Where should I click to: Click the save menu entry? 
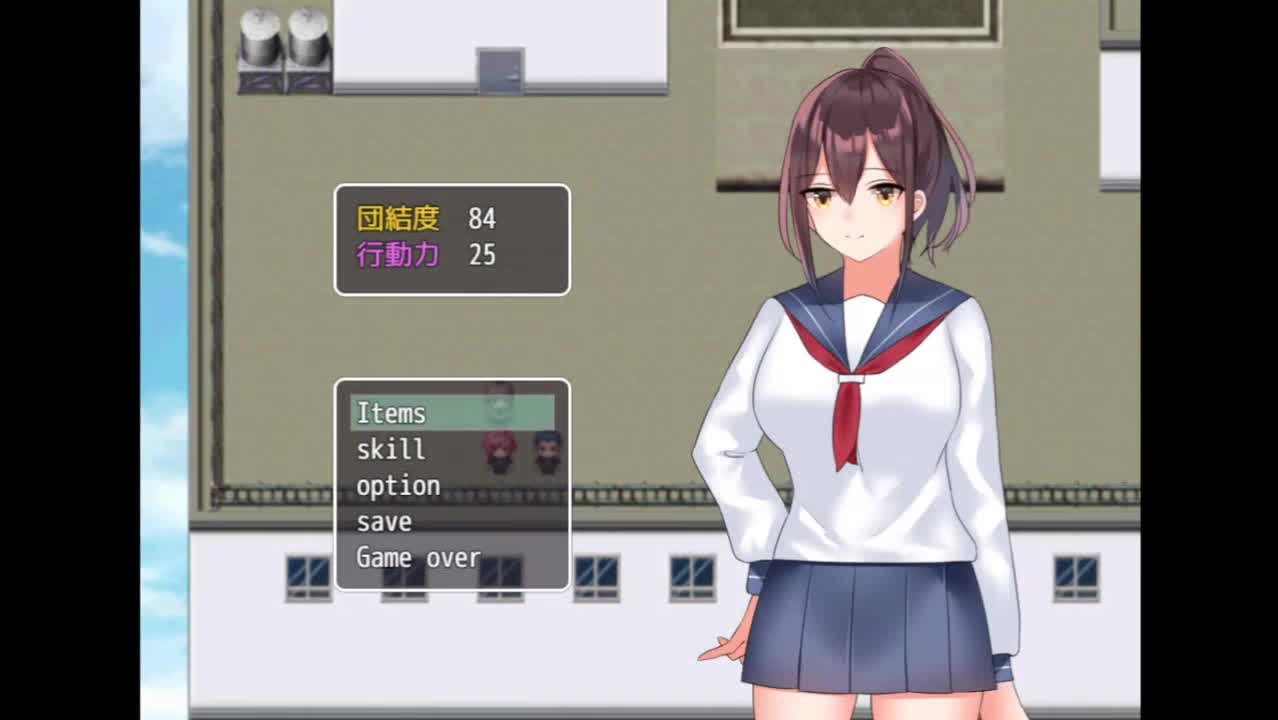click(384, 521)
